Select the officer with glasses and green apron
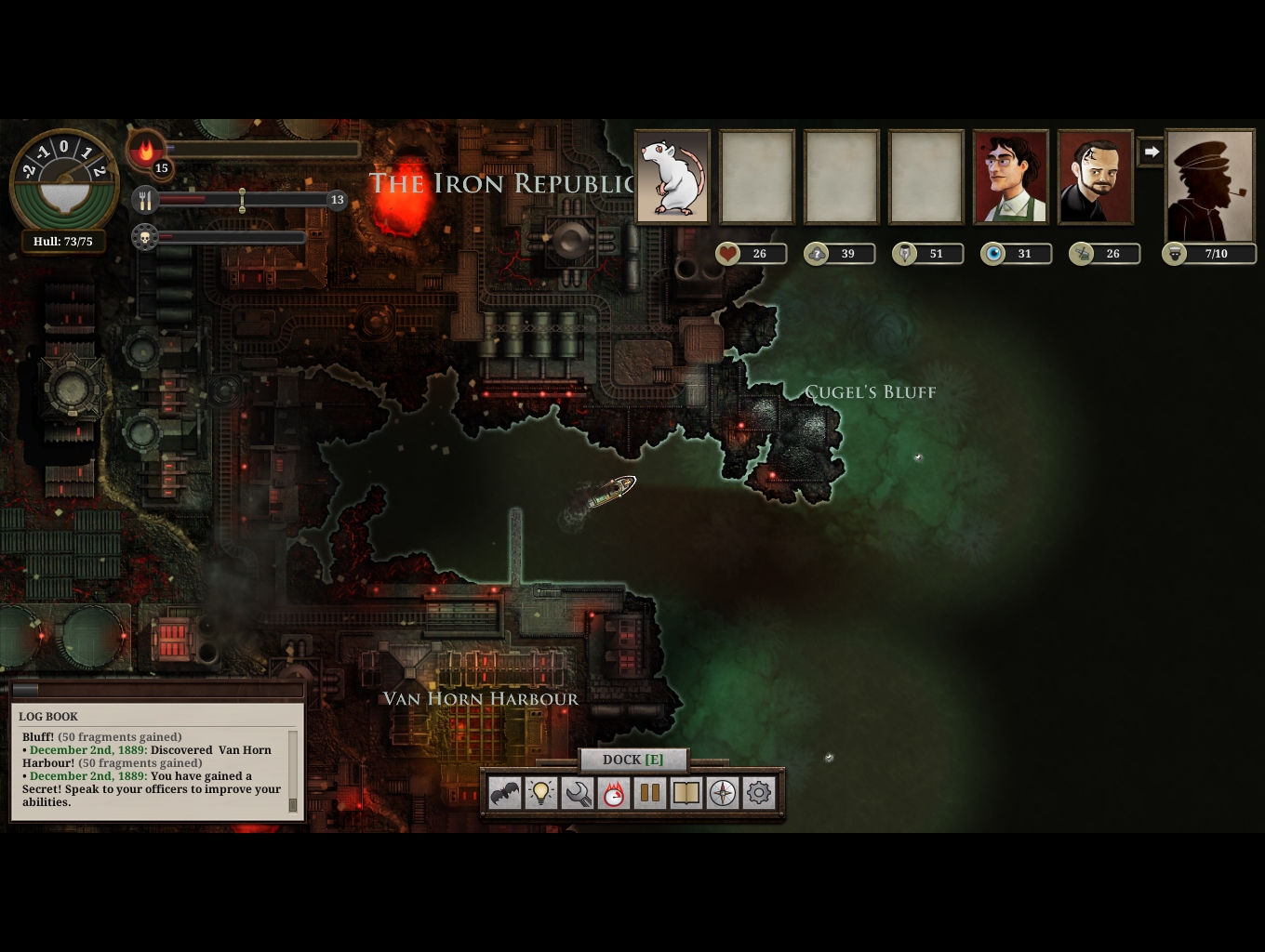 point(1011,177)
